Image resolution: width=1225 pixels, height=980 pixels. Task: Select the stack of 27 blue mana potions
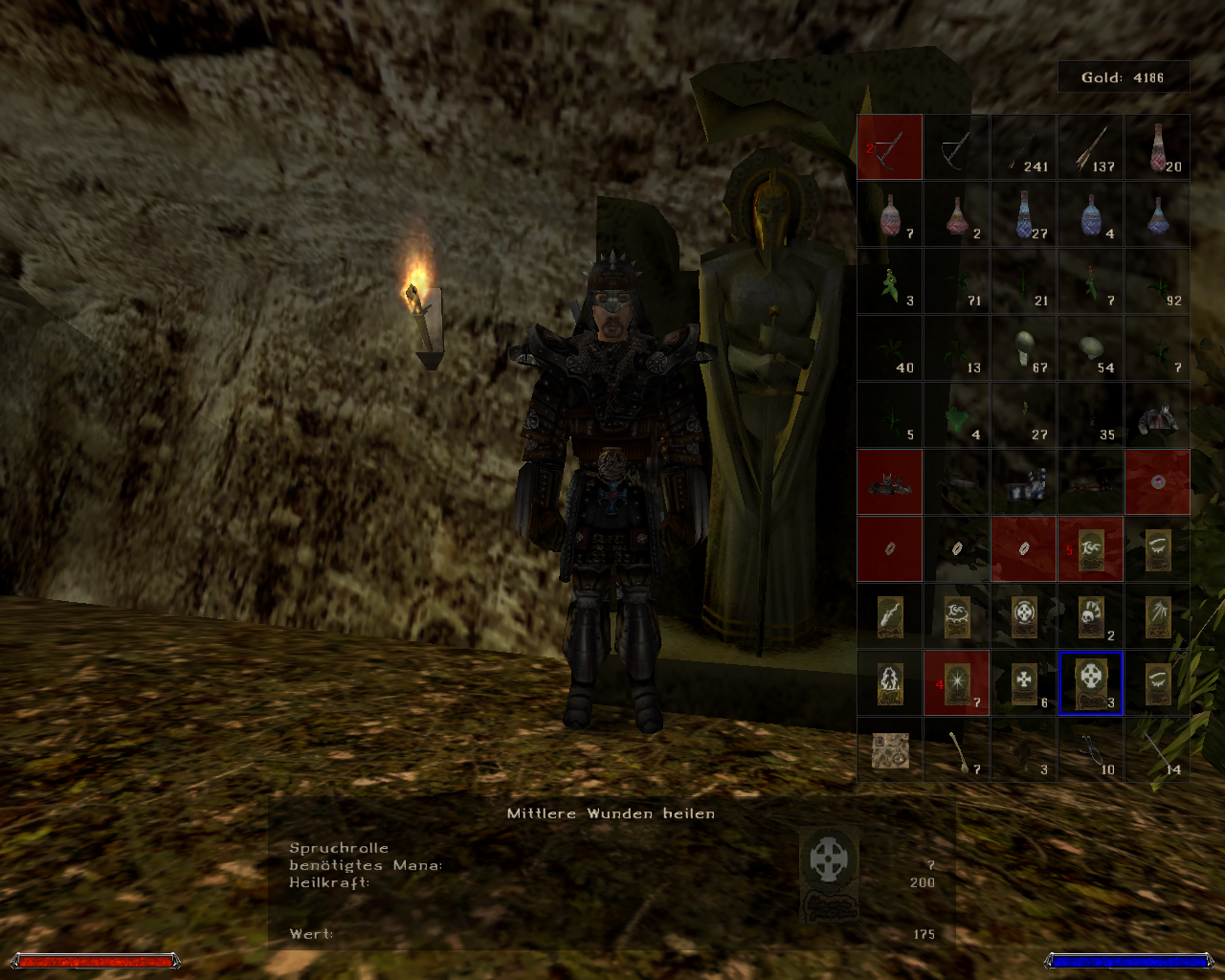(1023, 213)
